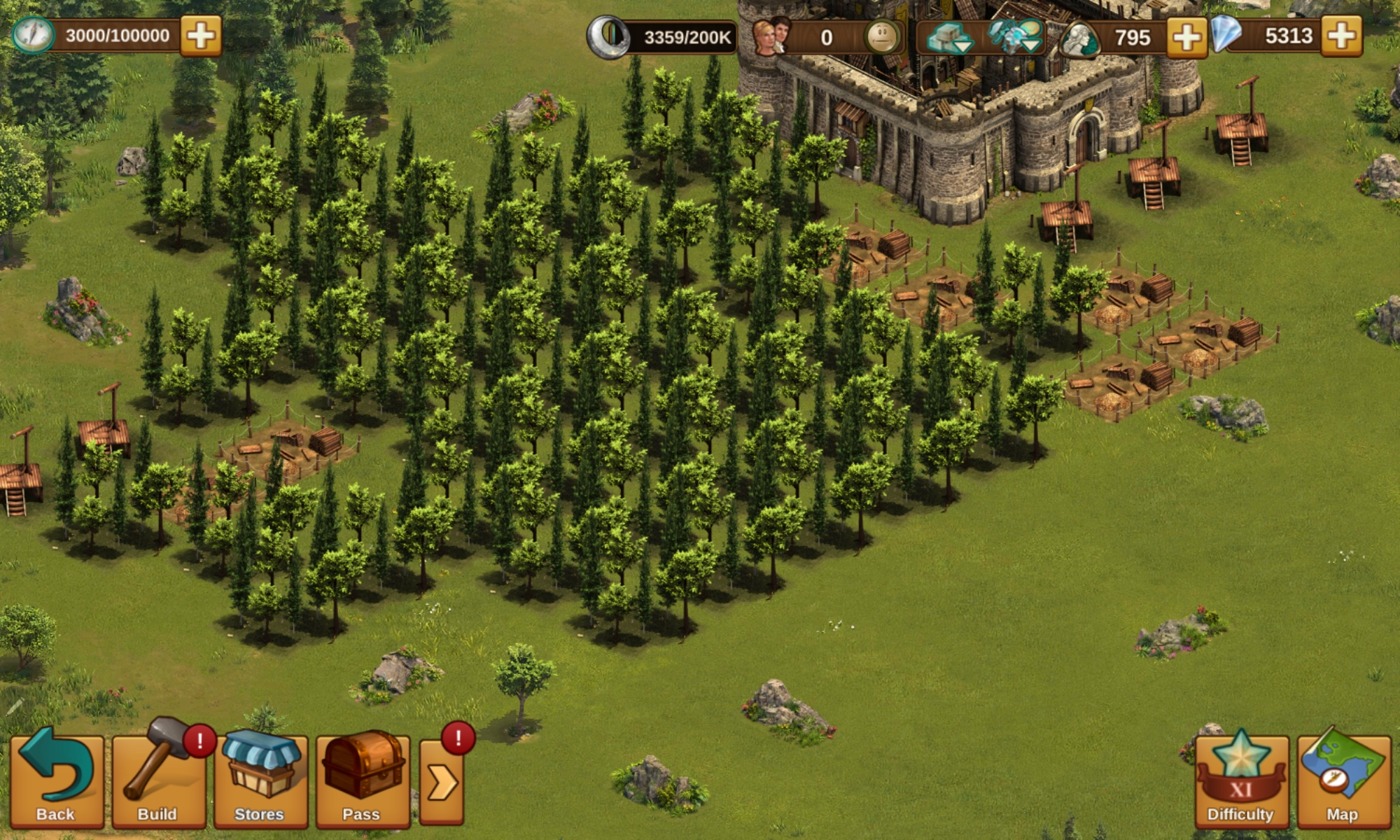The width and height of the screenshot is (1400, 840).
Task: Buy more diamonds with the plus button
Action: pyautogui.click(x=1341, y=36)
